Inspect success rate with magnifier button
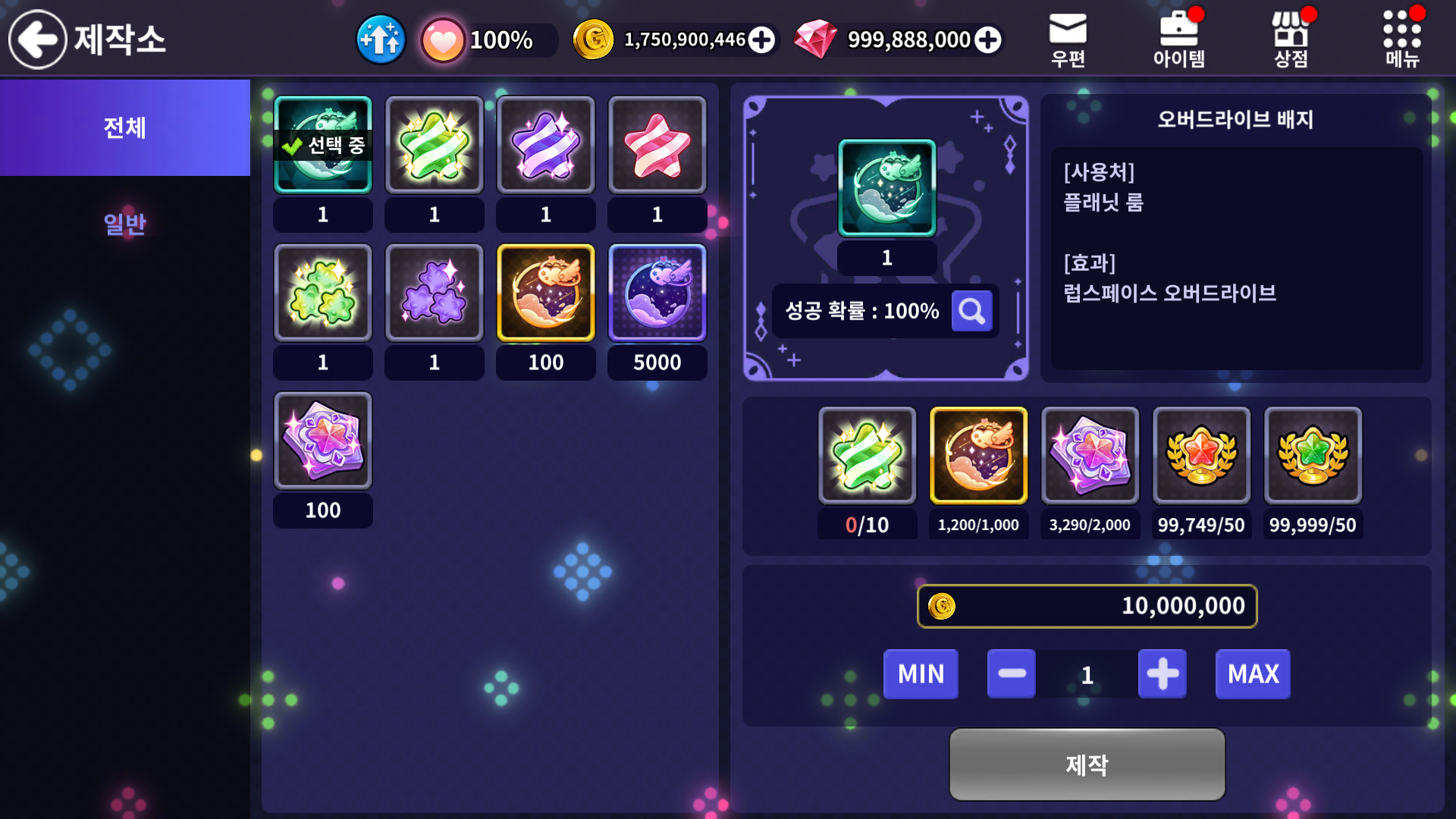The width and height of the screenshot is (1456, 819). 971,311
